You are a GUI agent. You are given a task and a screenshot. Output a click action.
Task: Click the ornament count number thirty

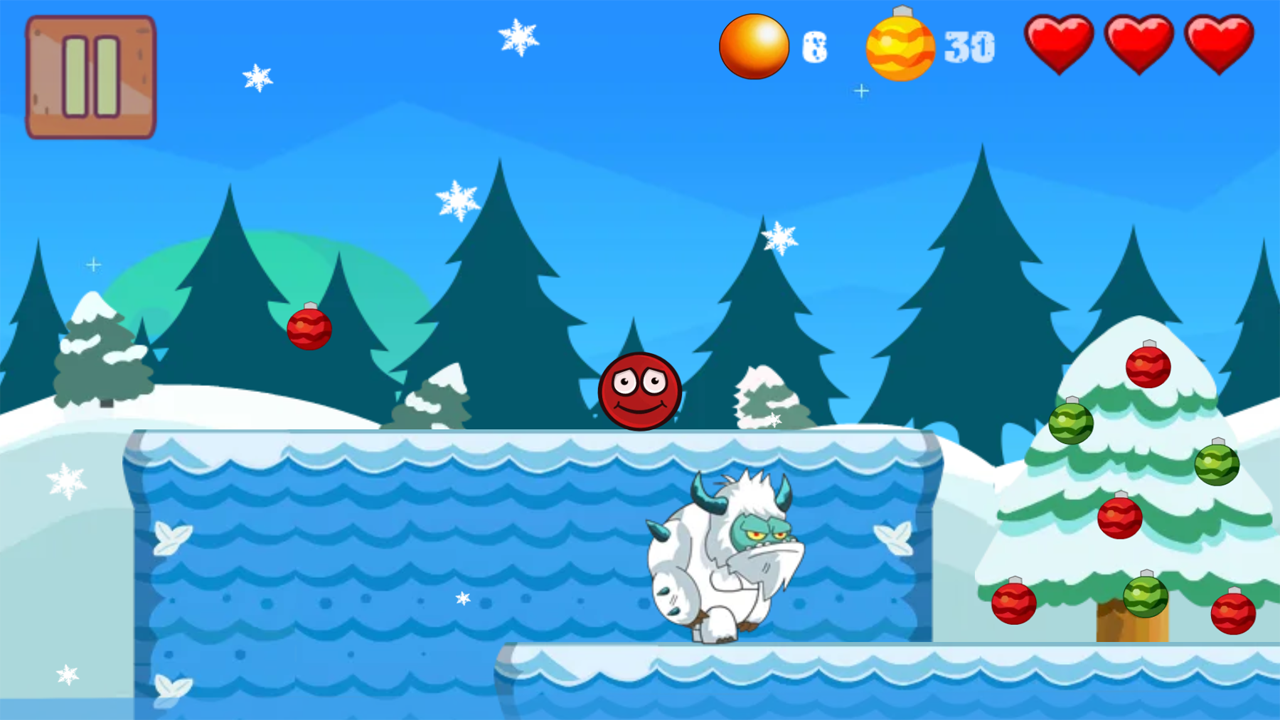(x=968, y=45)
